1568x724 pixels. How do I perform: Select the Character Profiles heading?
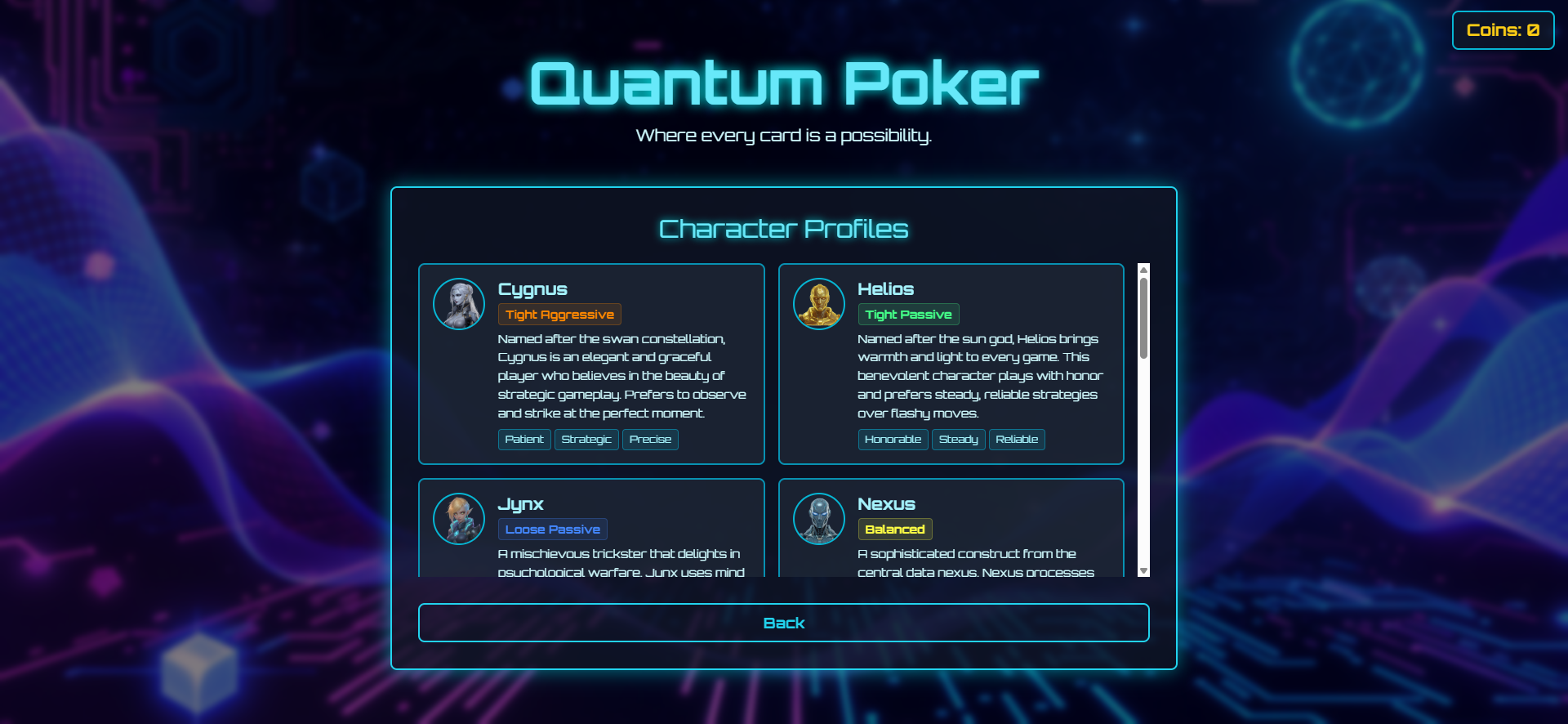pos(783,229)
